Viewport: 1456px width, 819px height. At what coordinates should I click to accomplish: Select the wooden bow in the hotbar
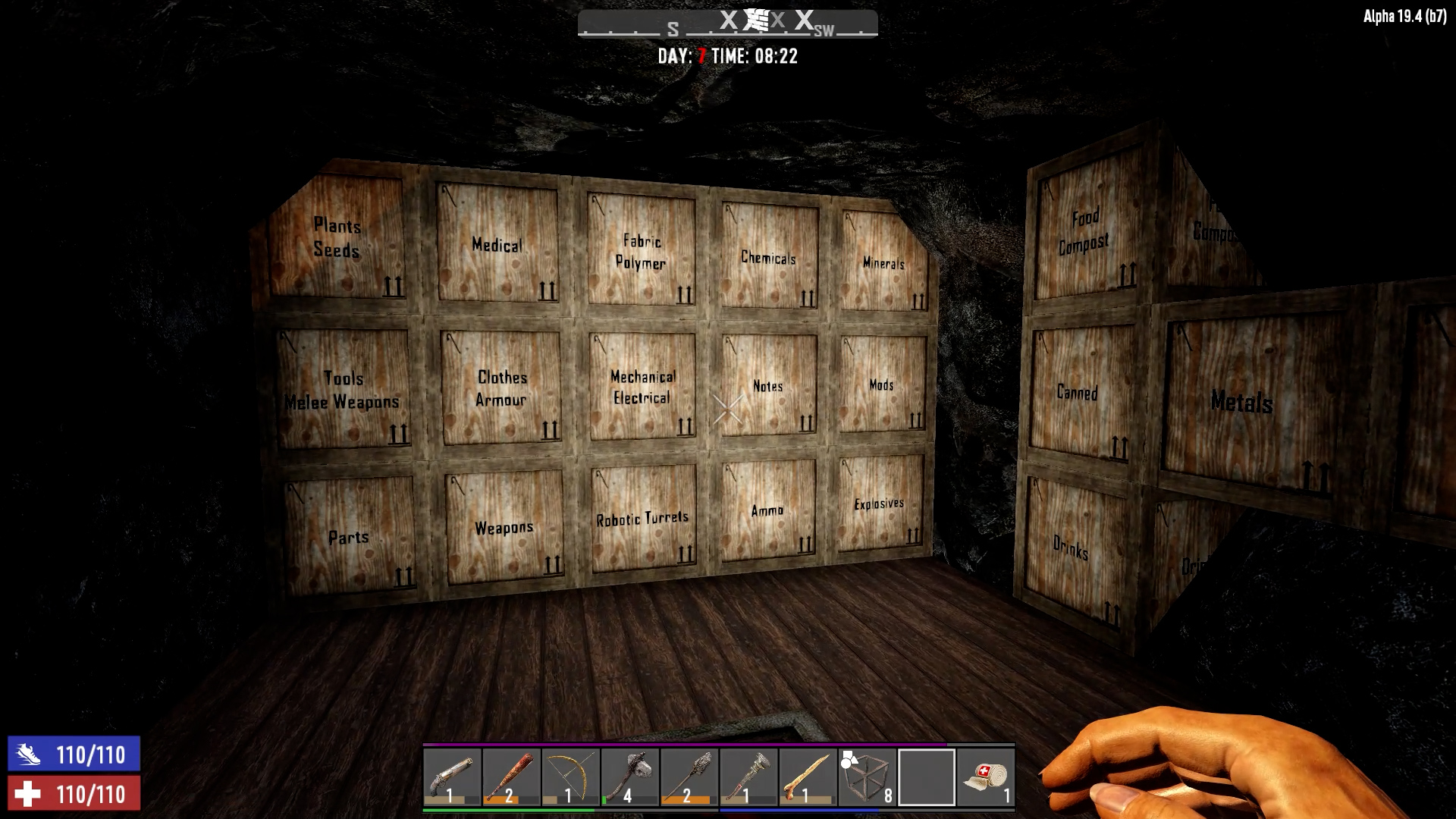(x=570, y=775)
